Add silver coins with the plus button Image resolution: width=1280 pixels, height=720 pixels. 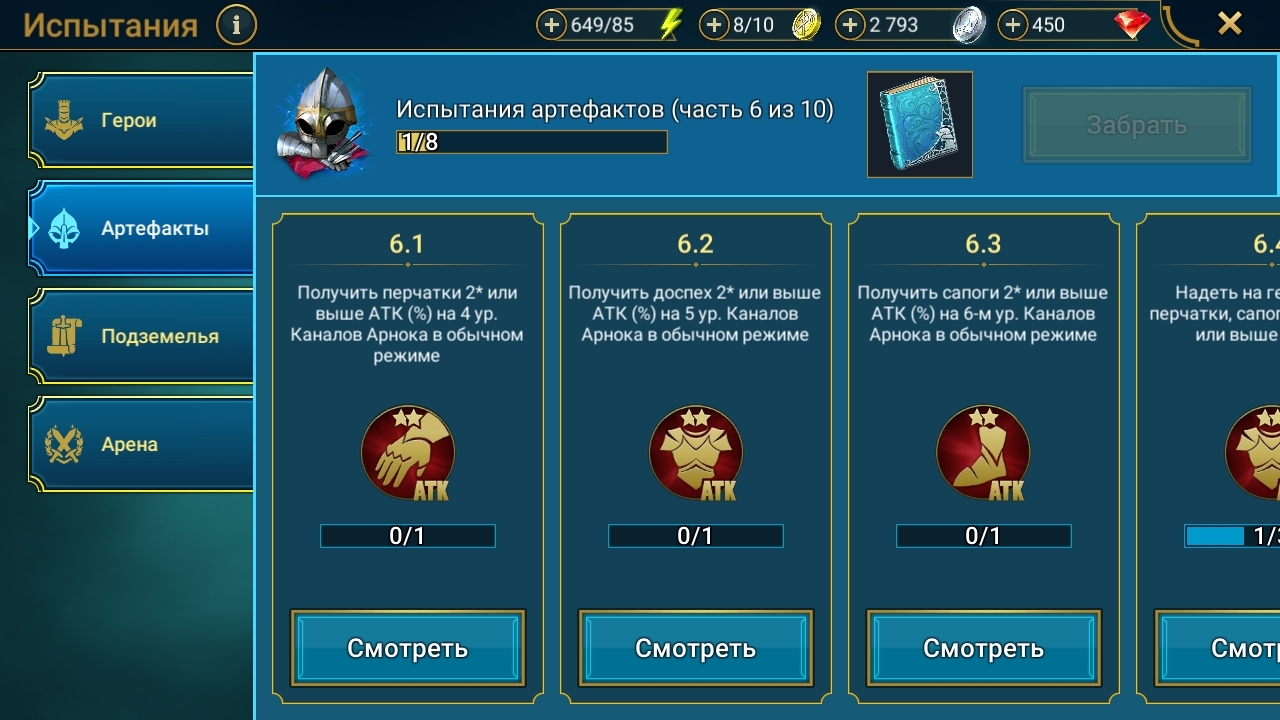click(849, 25)
